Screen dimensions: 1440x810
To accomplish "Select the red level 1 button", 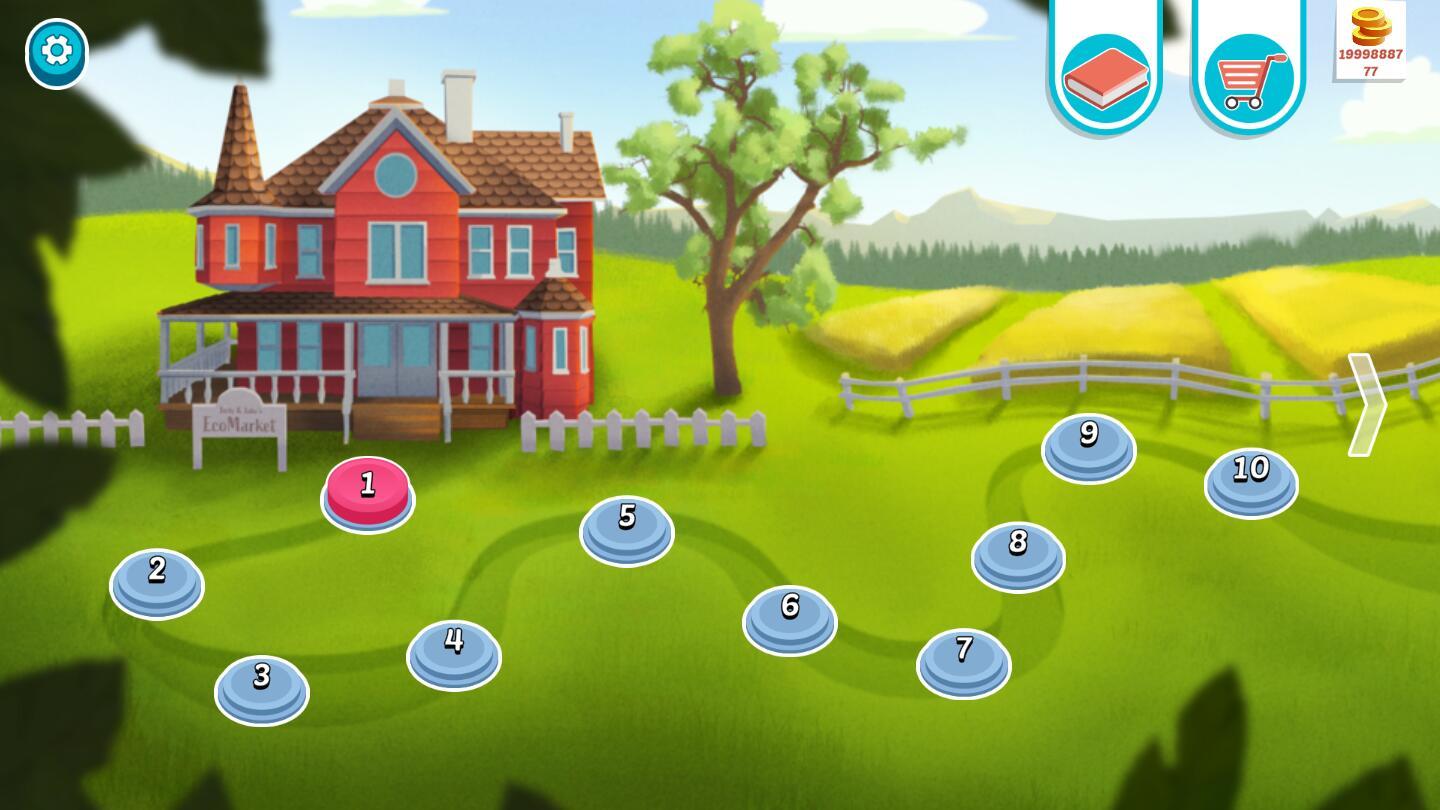I will coord(368,491).
